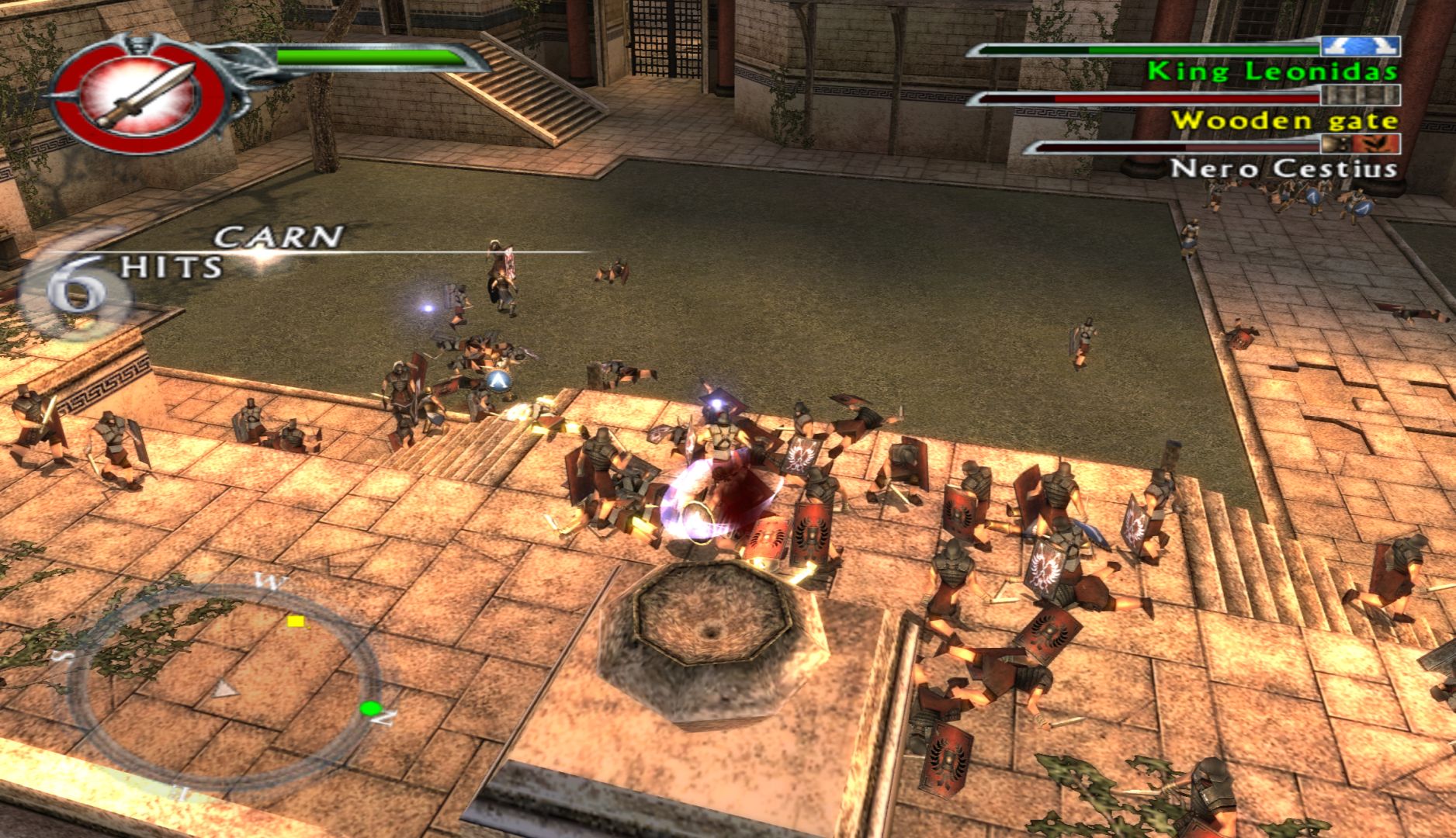
Task: Click the blue icon above King Leonidas
Action: pos(1360,47)
